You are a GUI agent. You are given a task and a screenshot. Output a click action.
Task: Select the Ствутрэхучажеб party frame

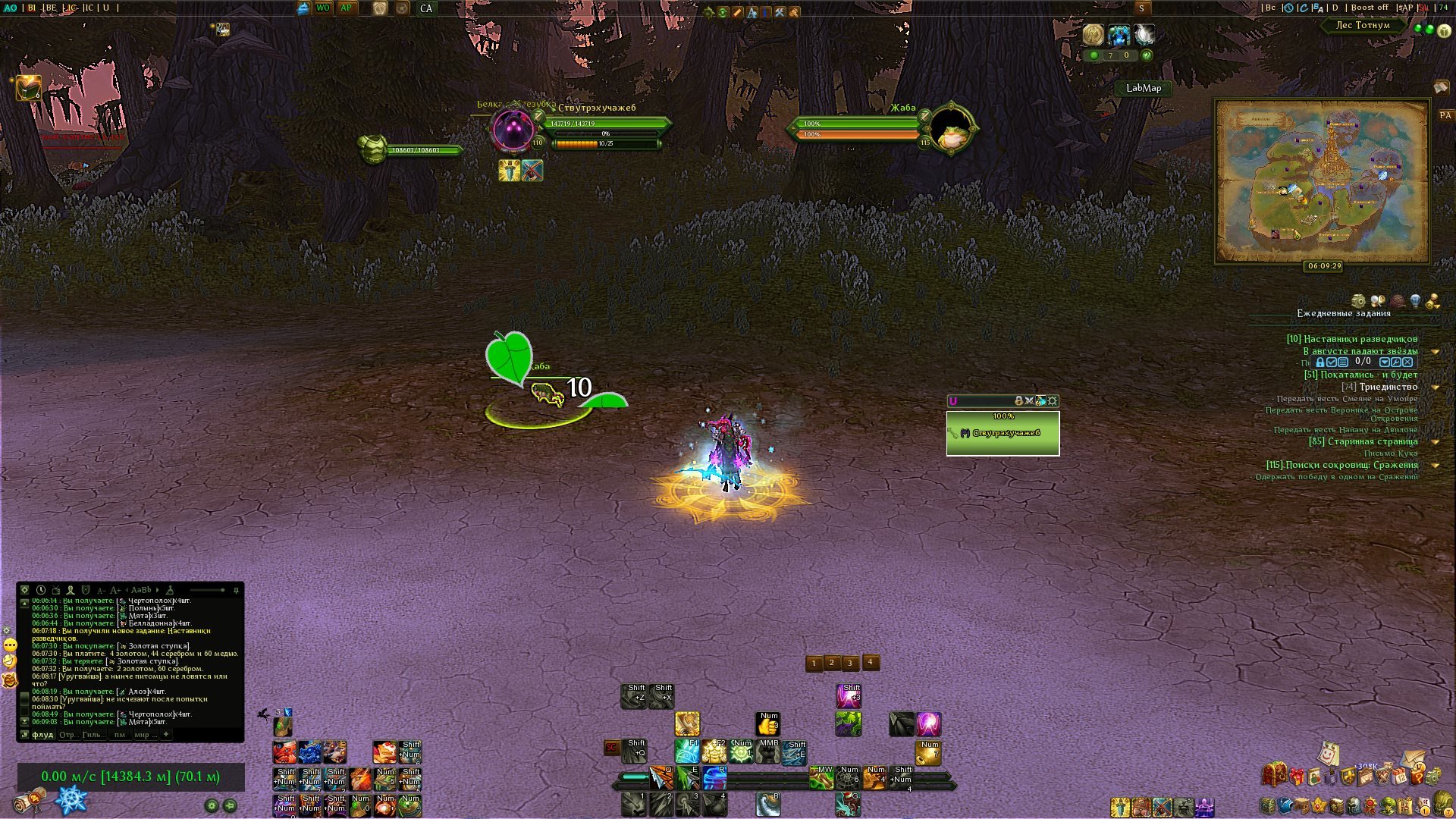1003,434
